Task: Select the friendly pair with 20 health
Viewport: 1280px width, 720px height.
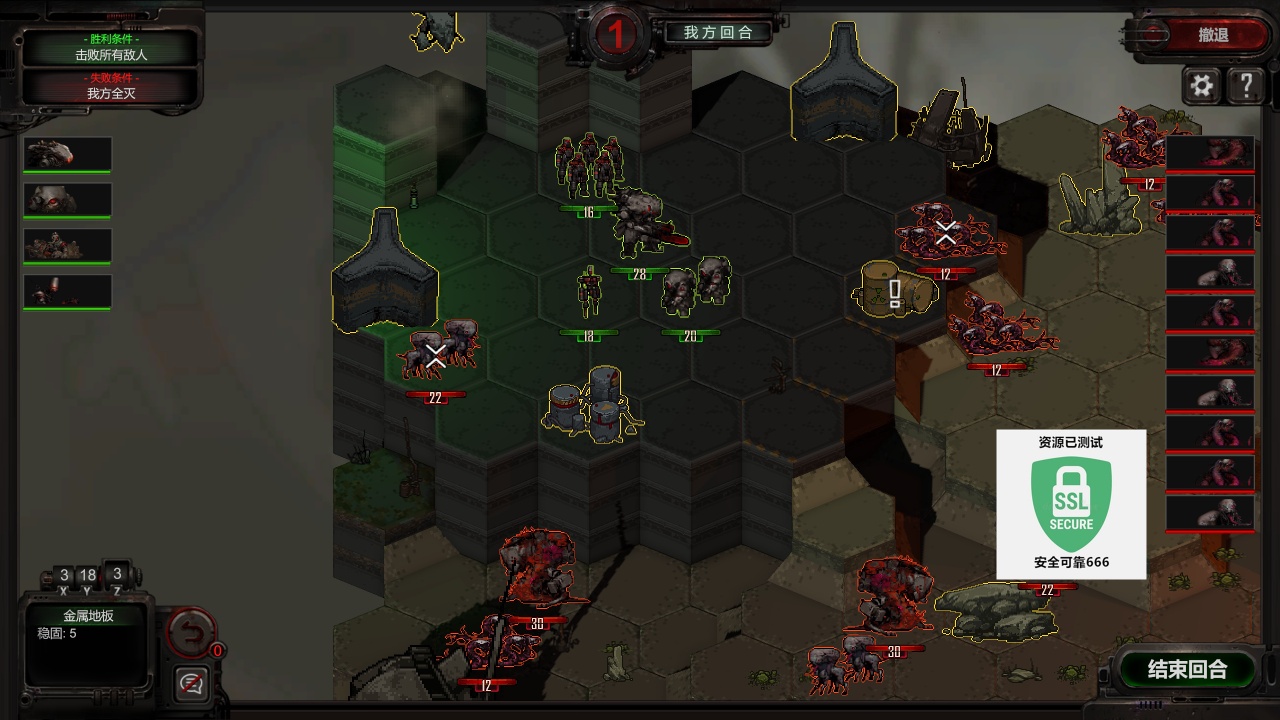Action: coord(695,285)
